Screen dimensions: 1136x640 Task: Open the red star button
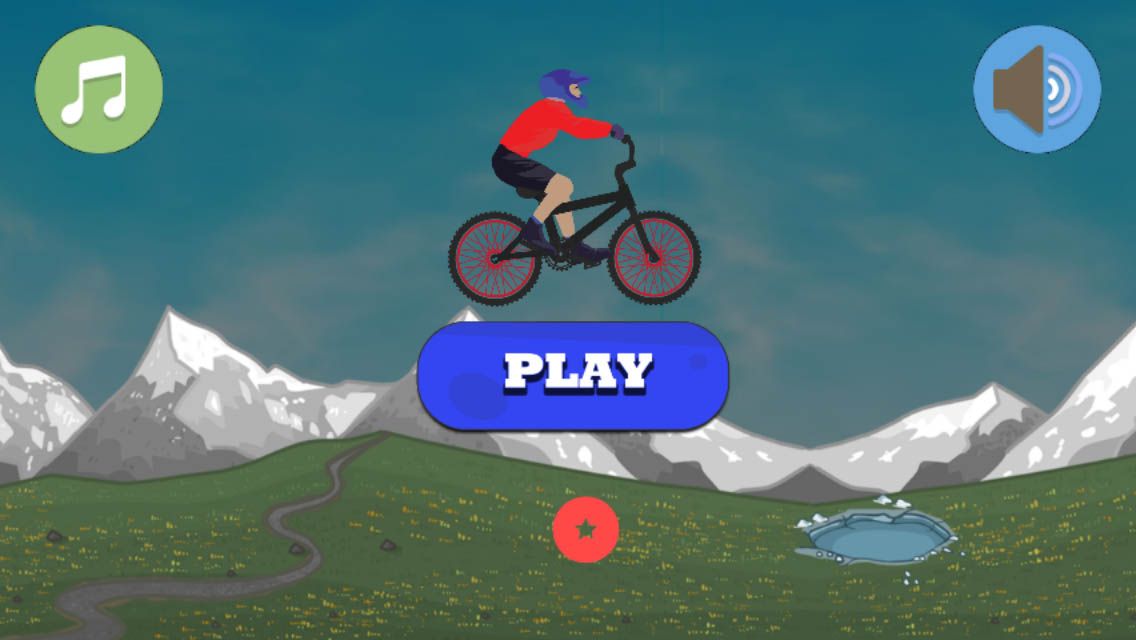(585, 529)
